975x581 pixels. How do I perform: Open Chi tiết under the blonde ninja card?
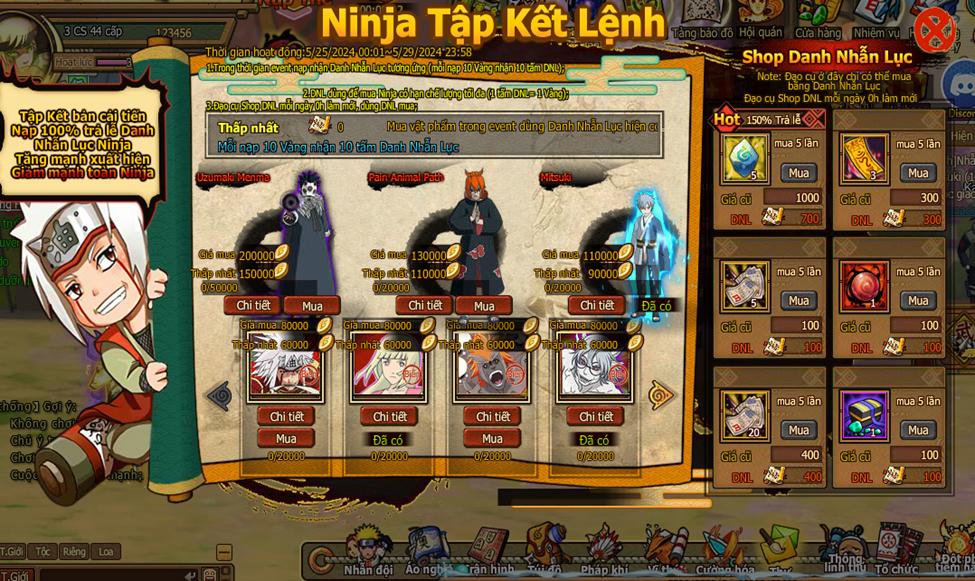click(389, 417)
